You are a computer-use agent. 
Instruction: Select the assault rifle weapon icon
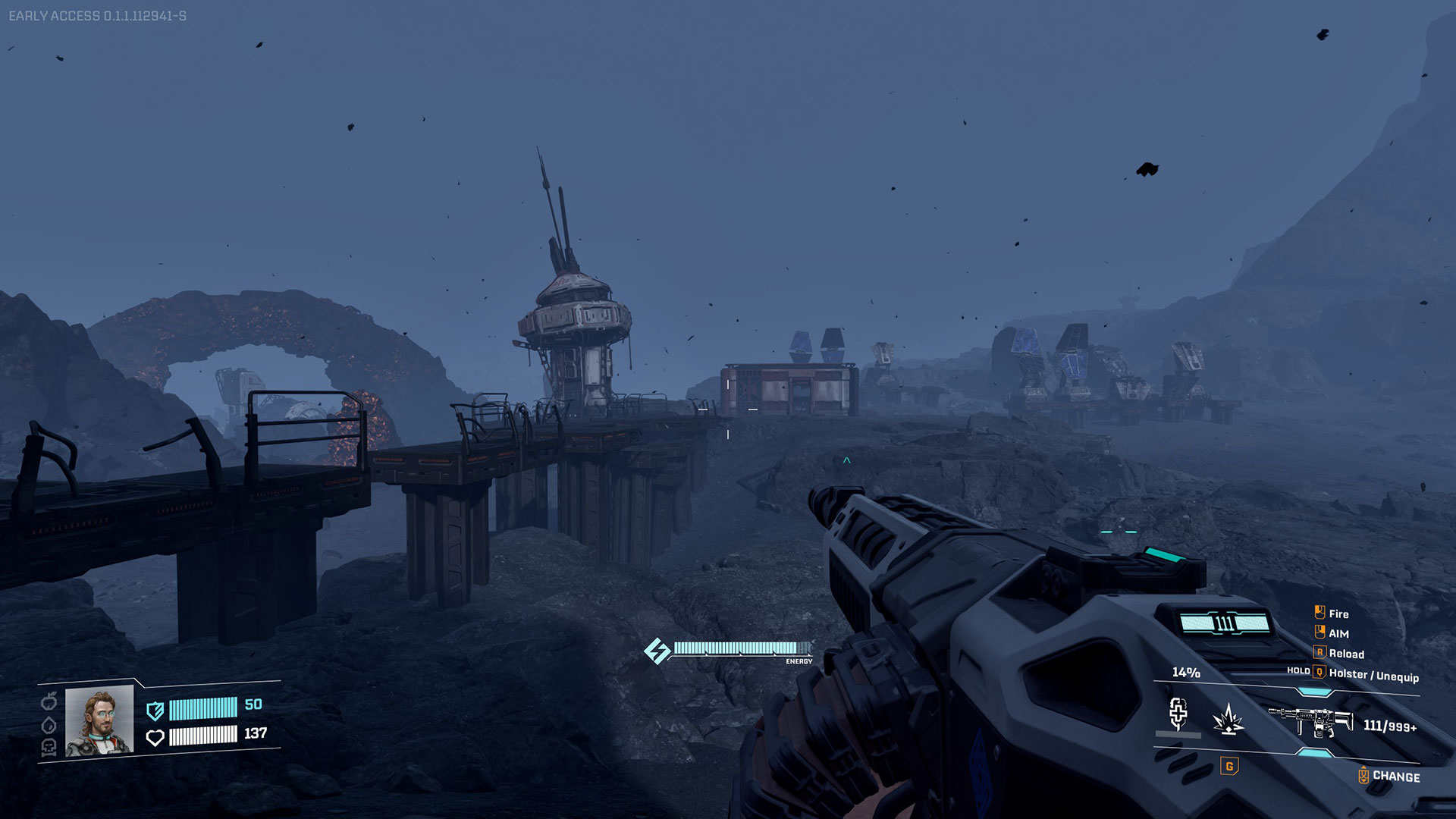pos(1310,720)
